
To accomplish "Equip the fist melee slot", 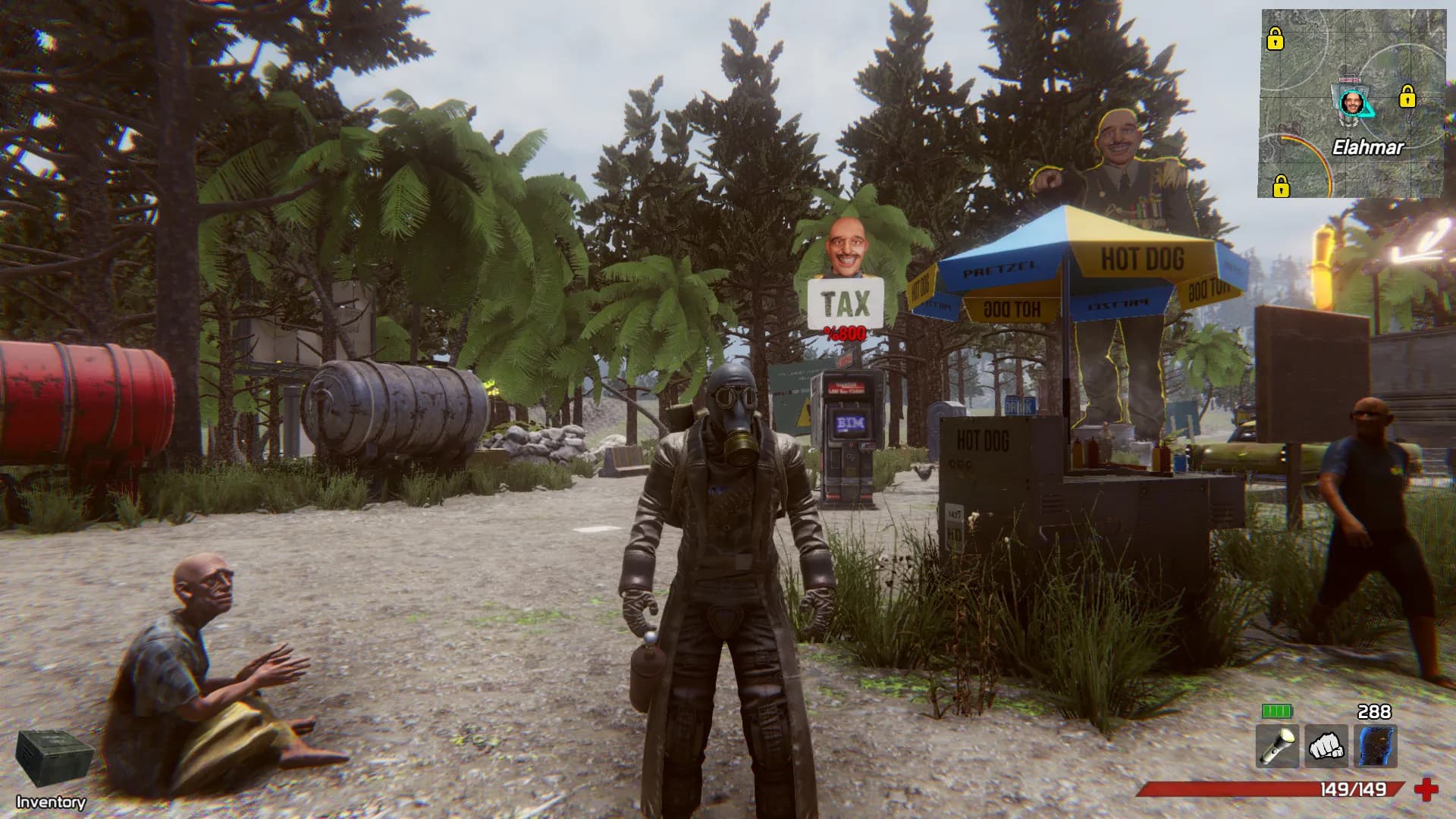I will (1326, 746).
